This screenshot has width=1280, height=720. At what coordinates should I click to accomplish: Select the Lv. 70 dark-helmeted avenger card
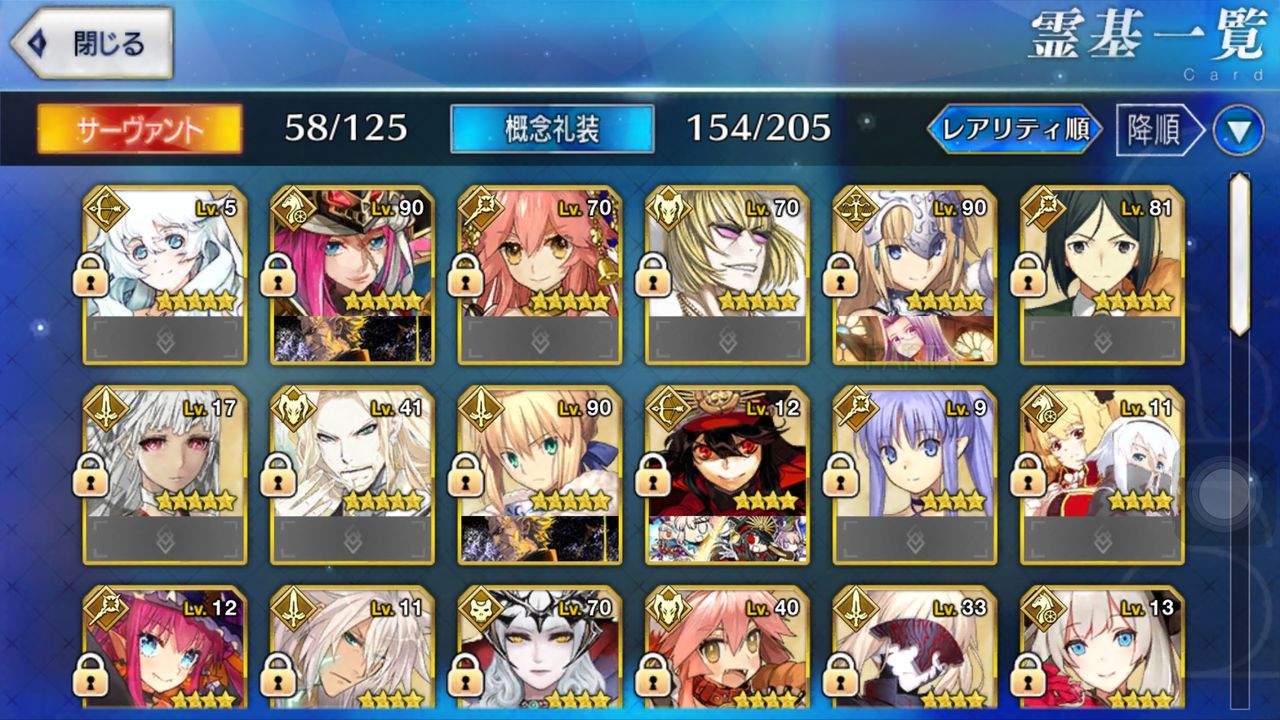coord(540,648)
